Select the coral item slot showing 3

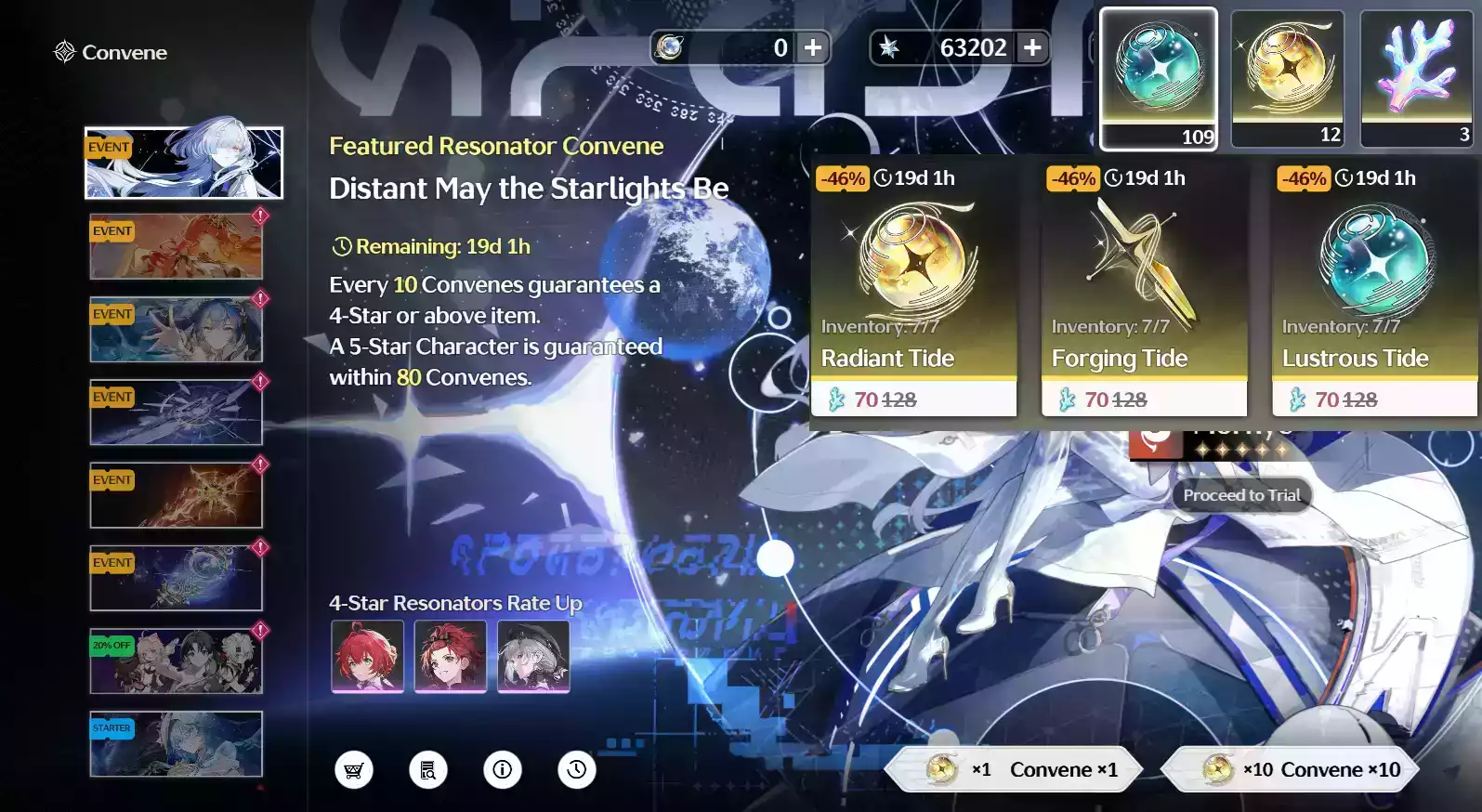click(1415, 78)
